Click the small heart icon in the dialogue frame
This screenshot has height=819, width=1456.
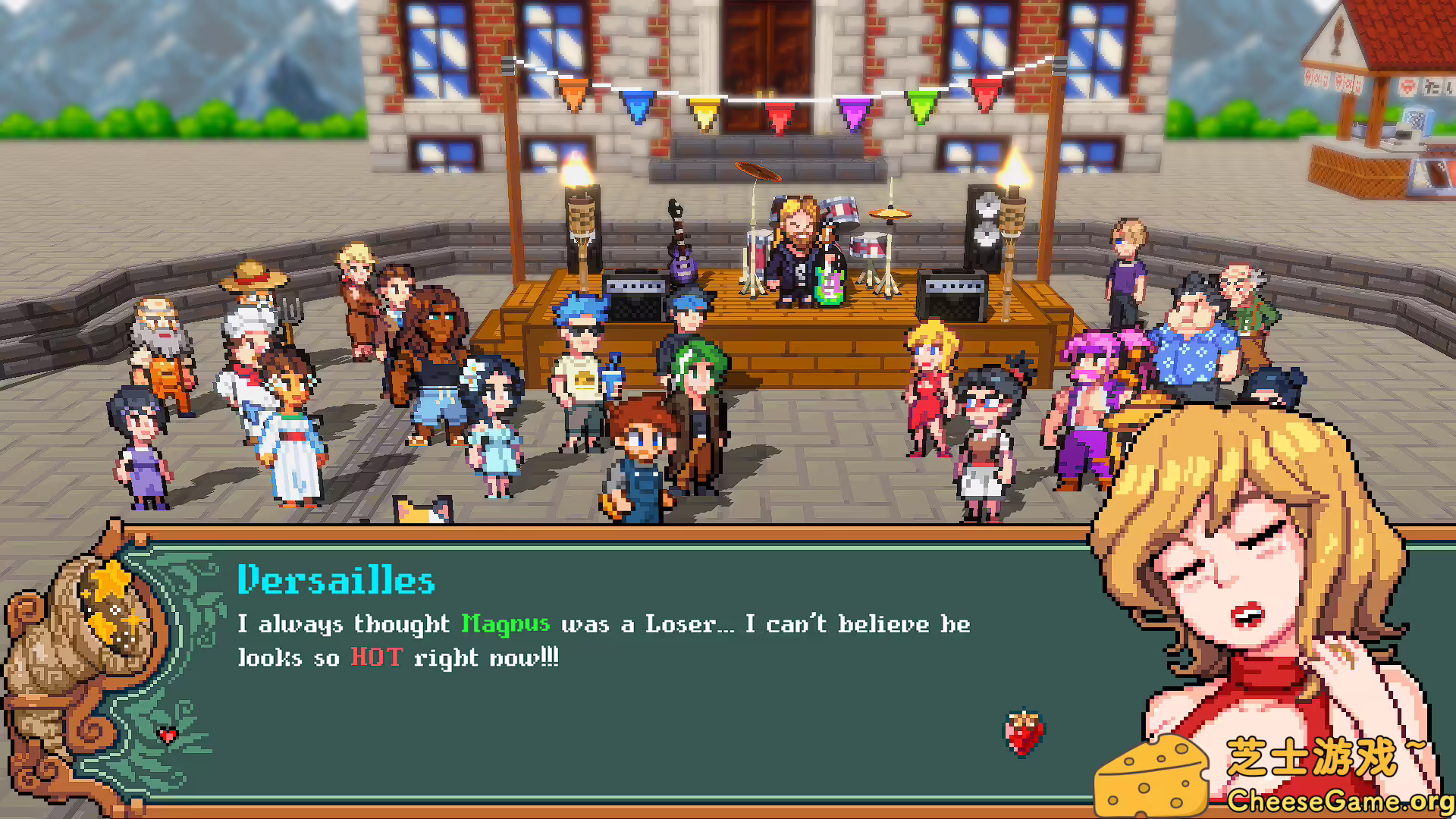pos(168,734)
